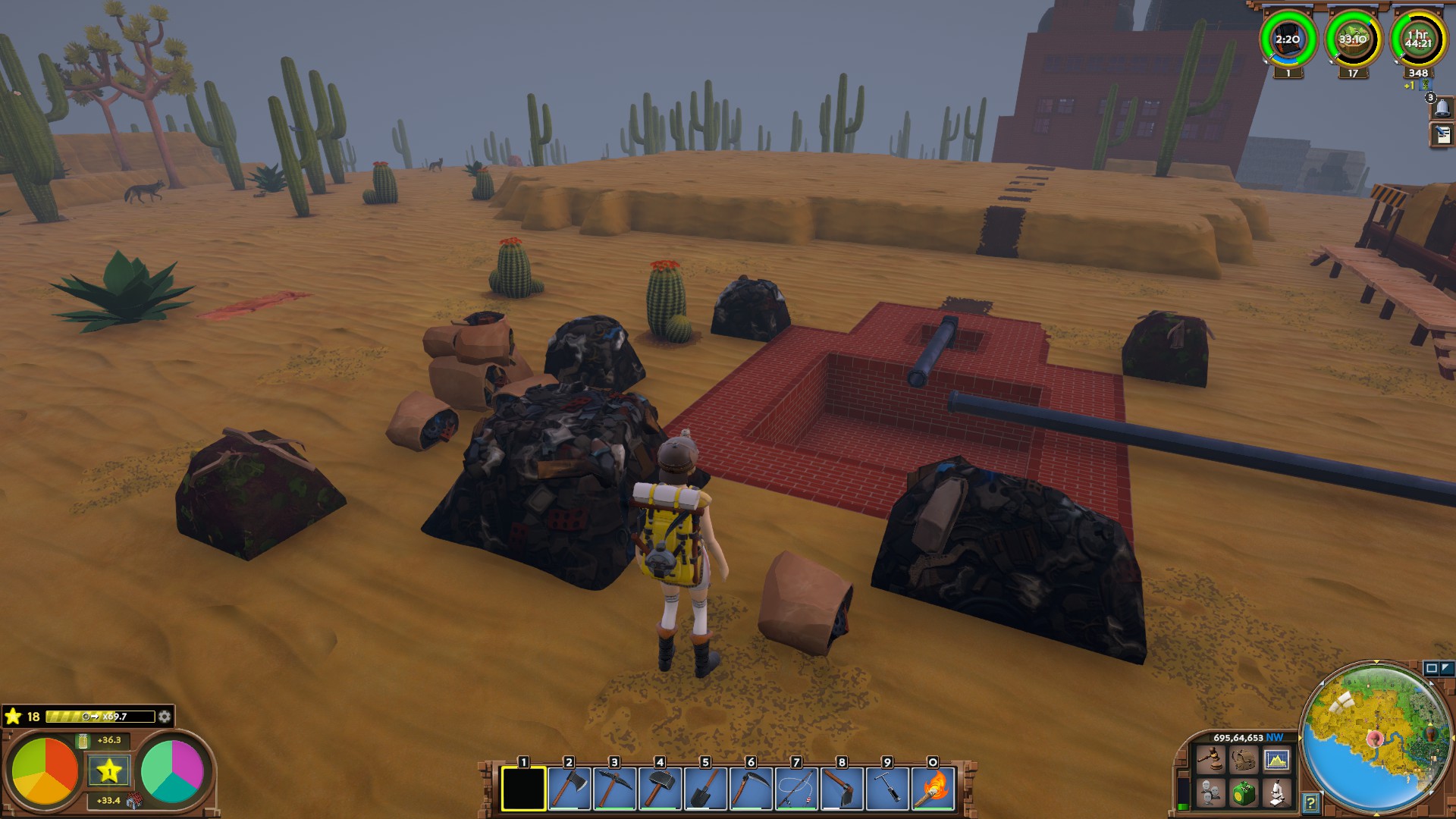
Task: Select the scythe hotbar slot
Action: [x=751, y=789]
